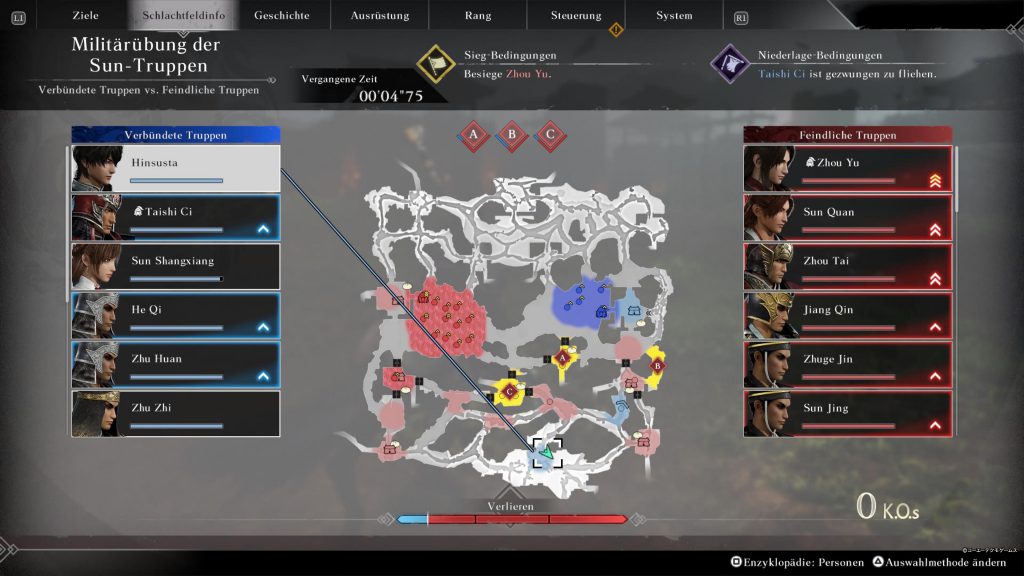Viewport: 1024px width, 576px height.
Task: Pick Jiang Qin in the enemy list
Action: tap(848, 316)
